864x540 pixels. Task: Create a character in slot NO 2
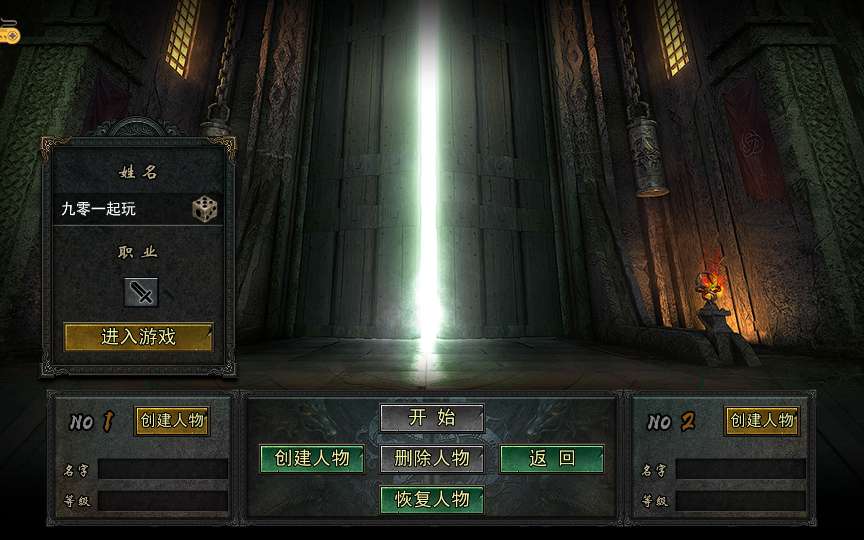[x=762, y=421]
